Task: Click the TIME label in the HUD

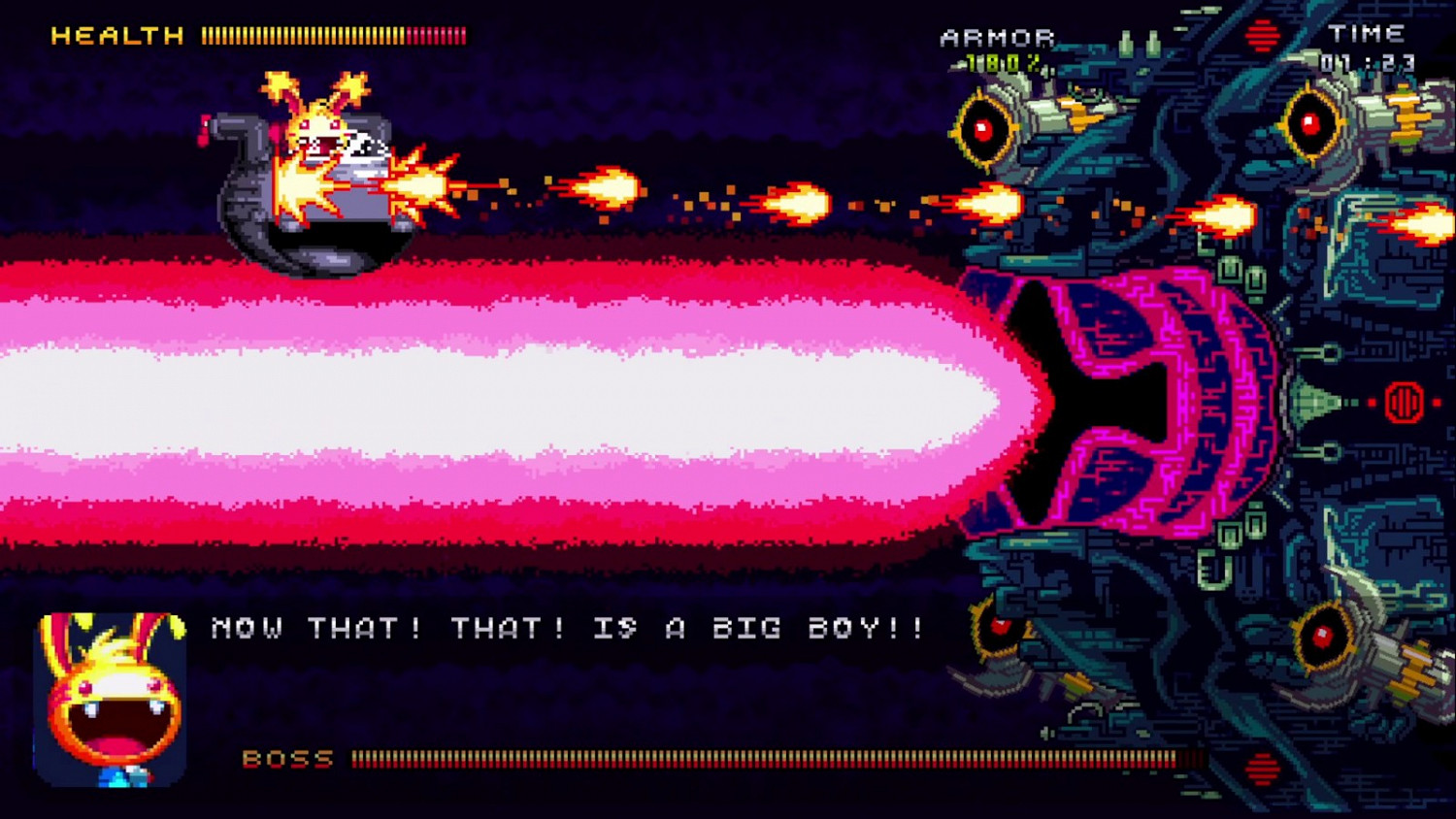Action: (1367, 32)
